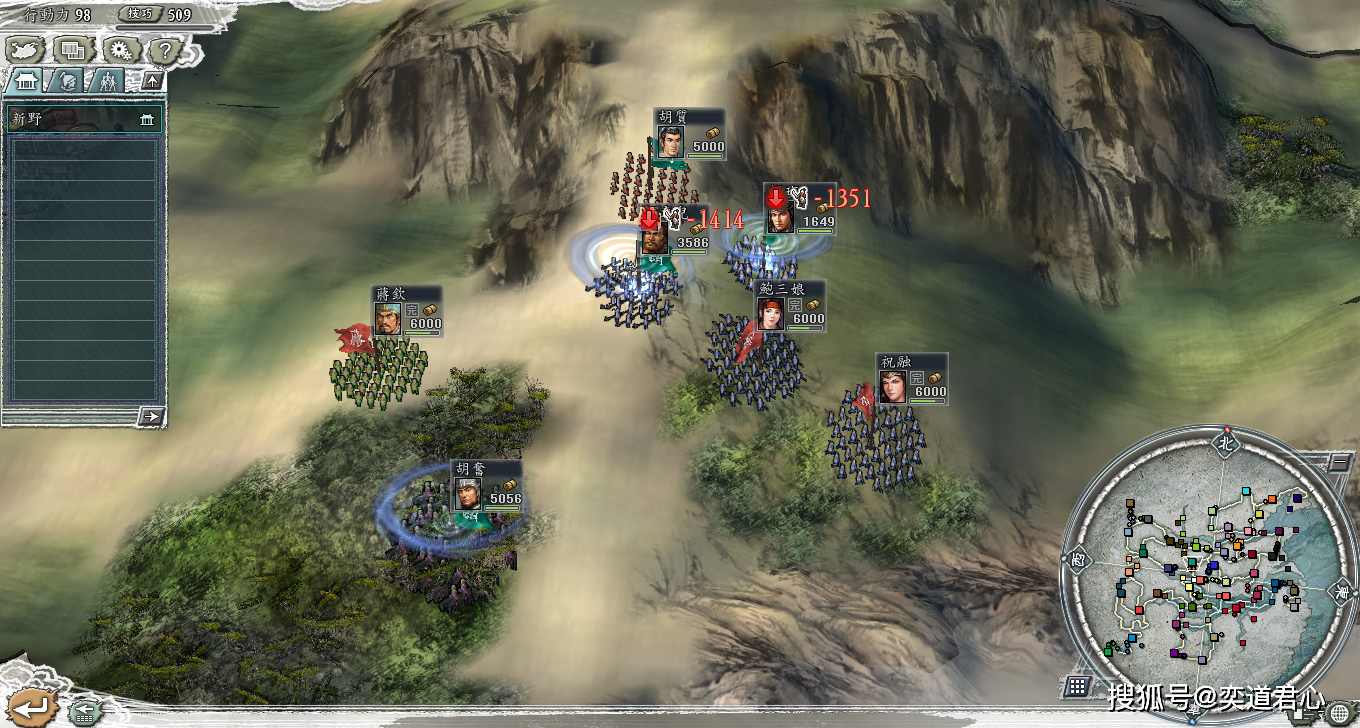Click the right arrow below the list panel
The image size is (1360, 728).
tap(151, 416)
